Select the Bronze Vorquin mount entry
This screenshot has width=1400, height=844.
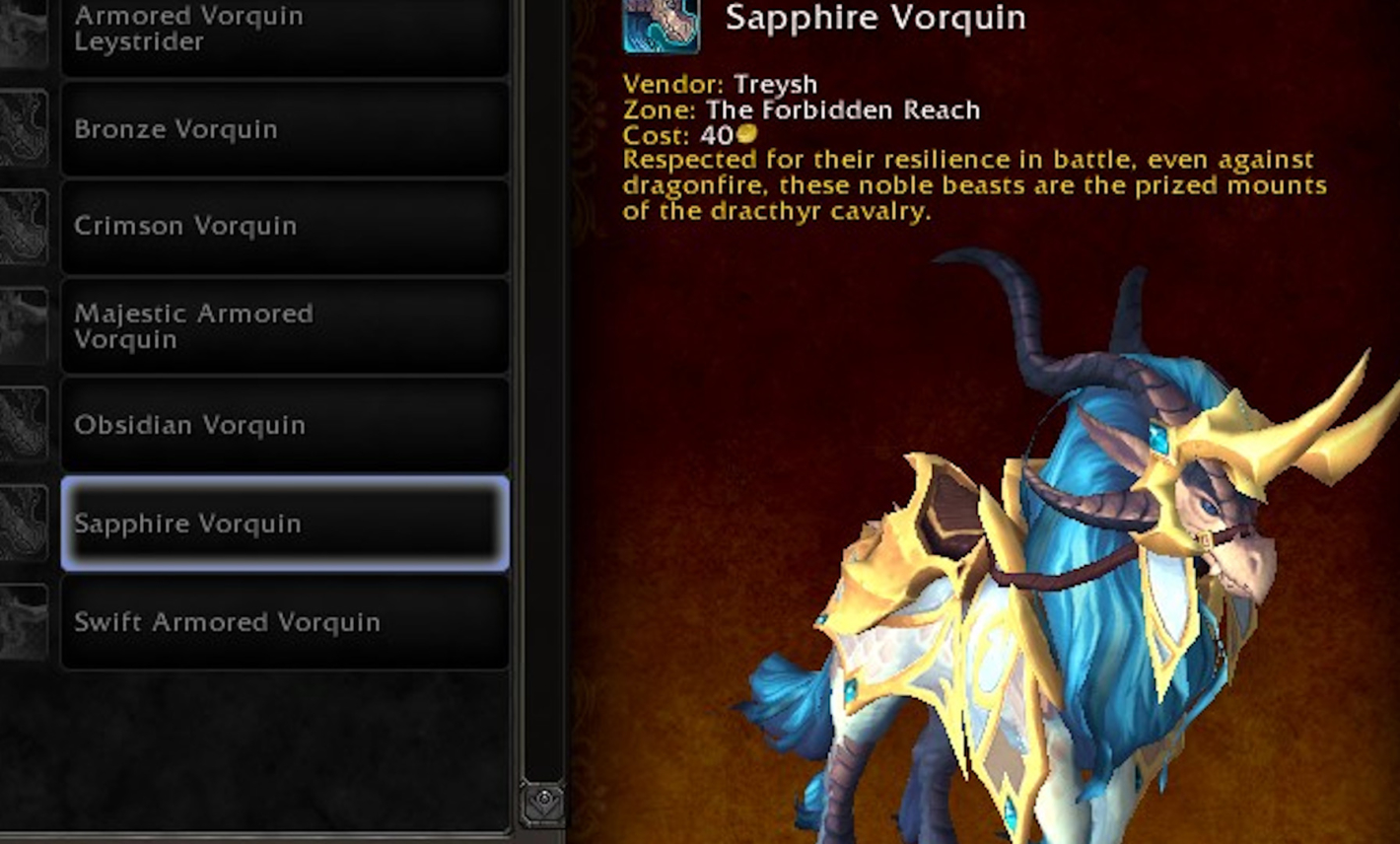click(x=284, y=129)
